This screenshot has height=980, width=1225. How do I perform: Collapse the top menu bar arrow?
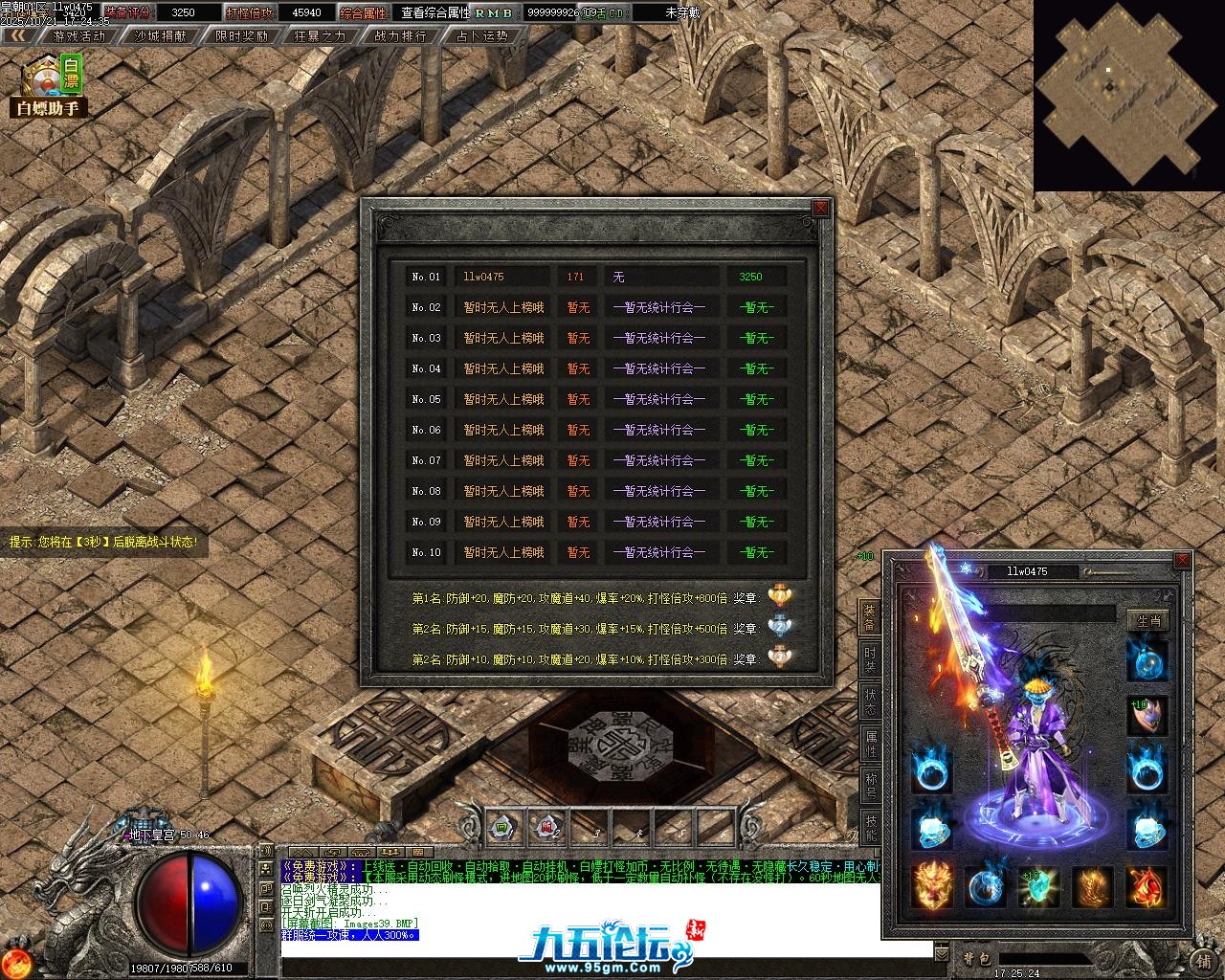(x=18, y=35)
